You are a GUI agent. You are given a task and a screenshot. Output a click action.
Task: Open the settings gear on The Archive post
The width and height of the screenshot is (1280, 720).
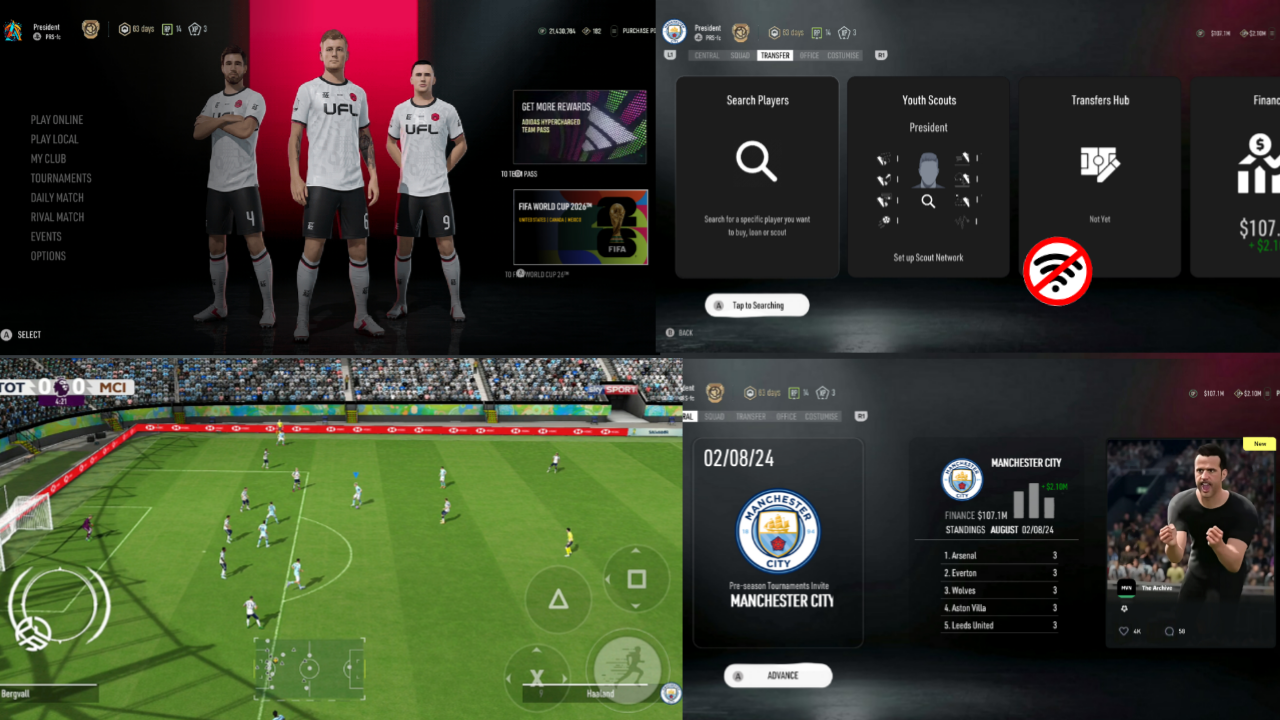pyautogui.click(x=1126, y=607)
